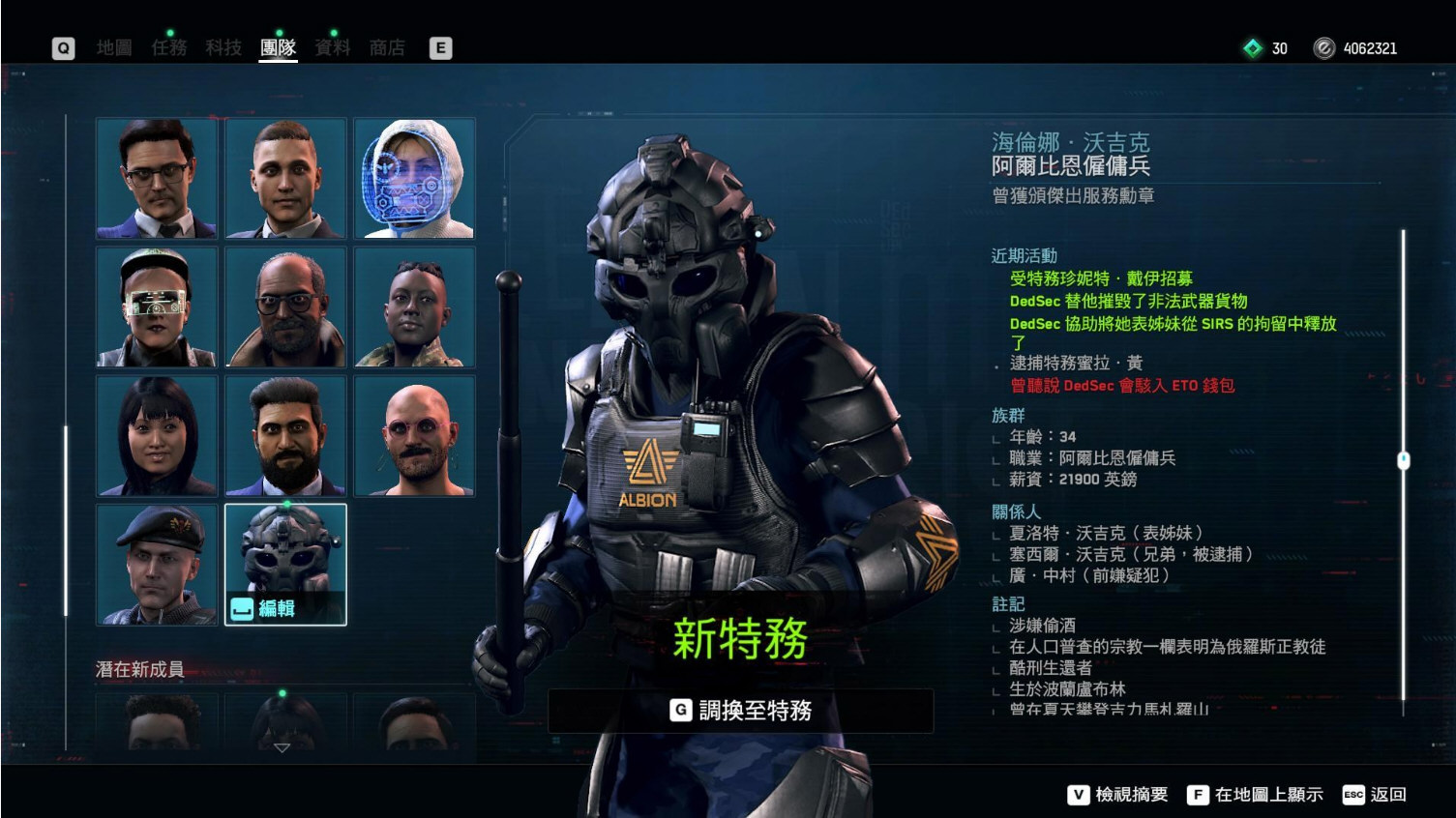Select the bearded operative in the dark suit

click(285, 436)
